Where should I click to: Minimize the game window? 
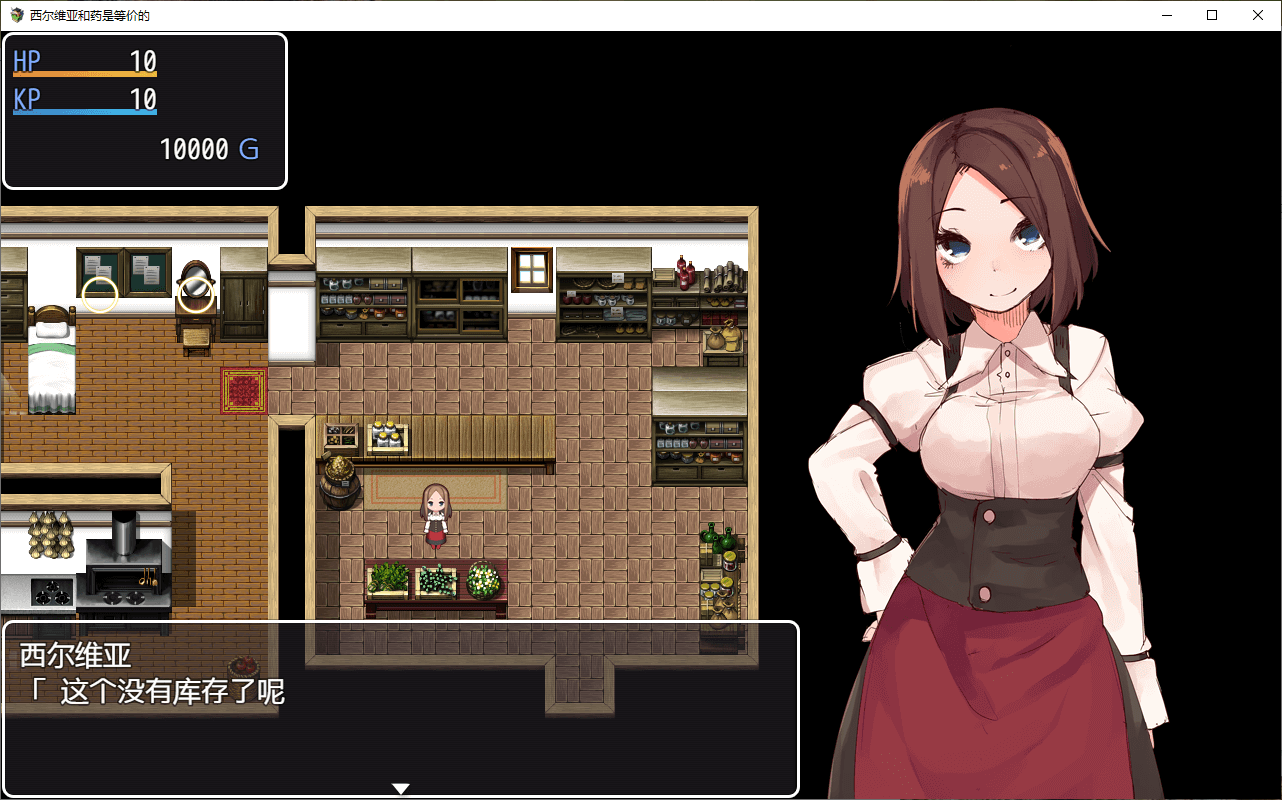(x=1166, y=15)
